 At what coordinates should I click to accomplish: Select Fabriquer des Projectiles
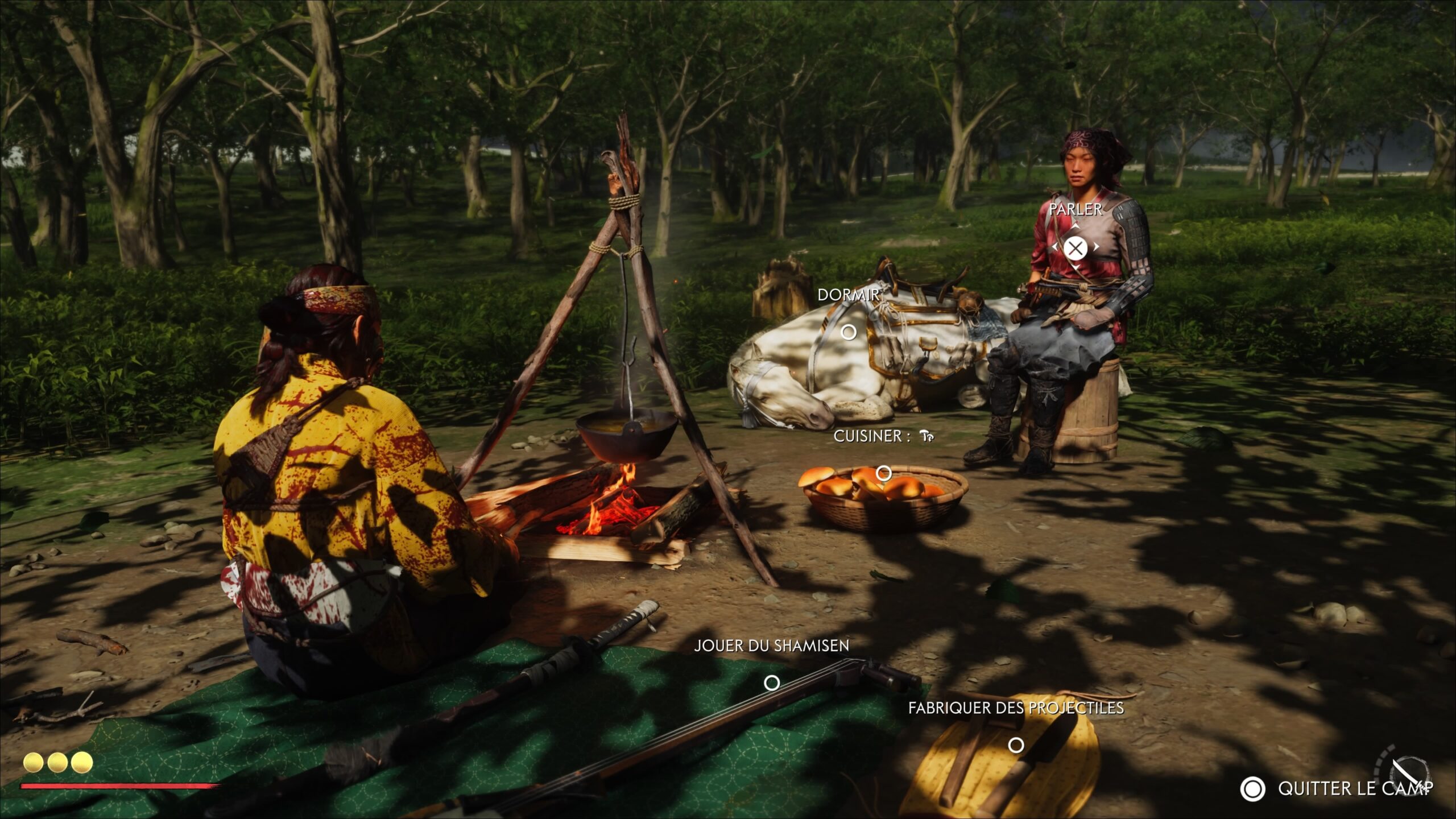(x=1016, y=744)
